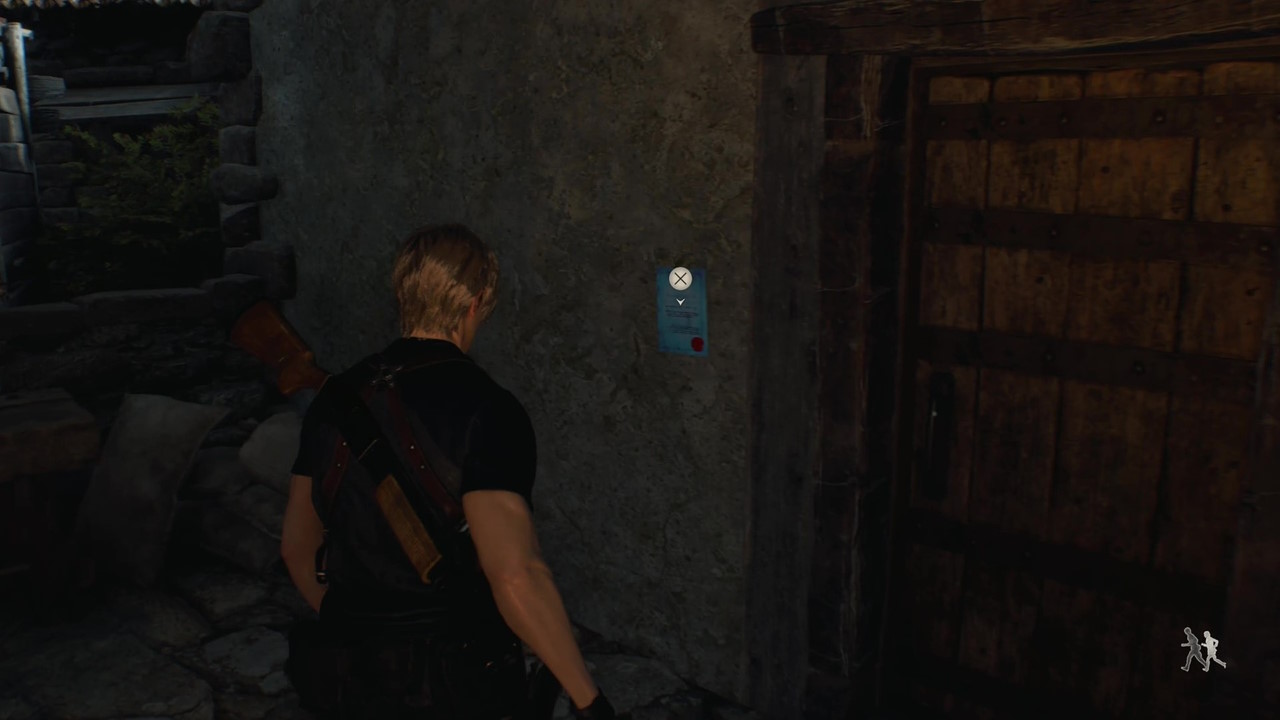Image resolution: width=1280 pixels, height=720 pixels.
Task: Open the notice details via the chevron arrow
Action: (x=680, y=301)
